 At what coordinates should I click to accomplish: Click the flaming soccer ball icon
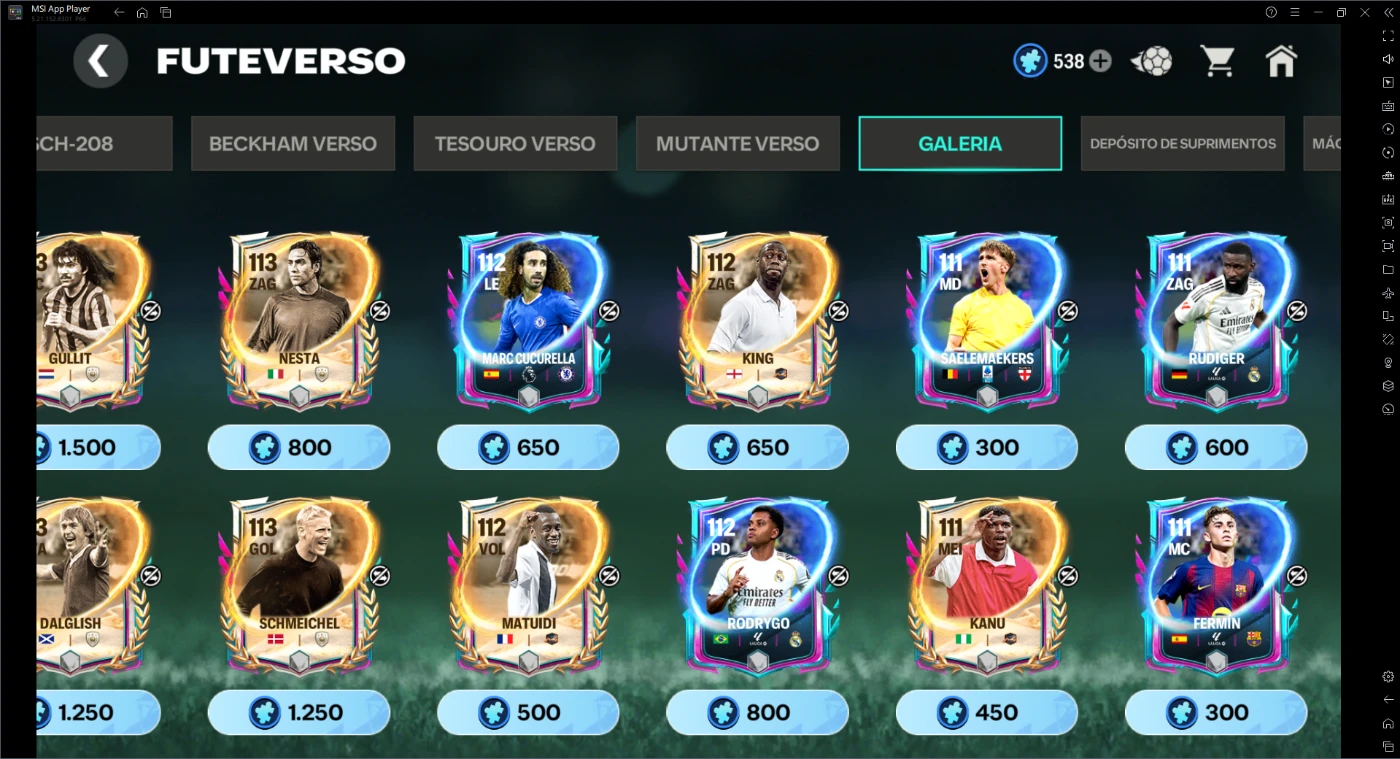coord(1150,60)
